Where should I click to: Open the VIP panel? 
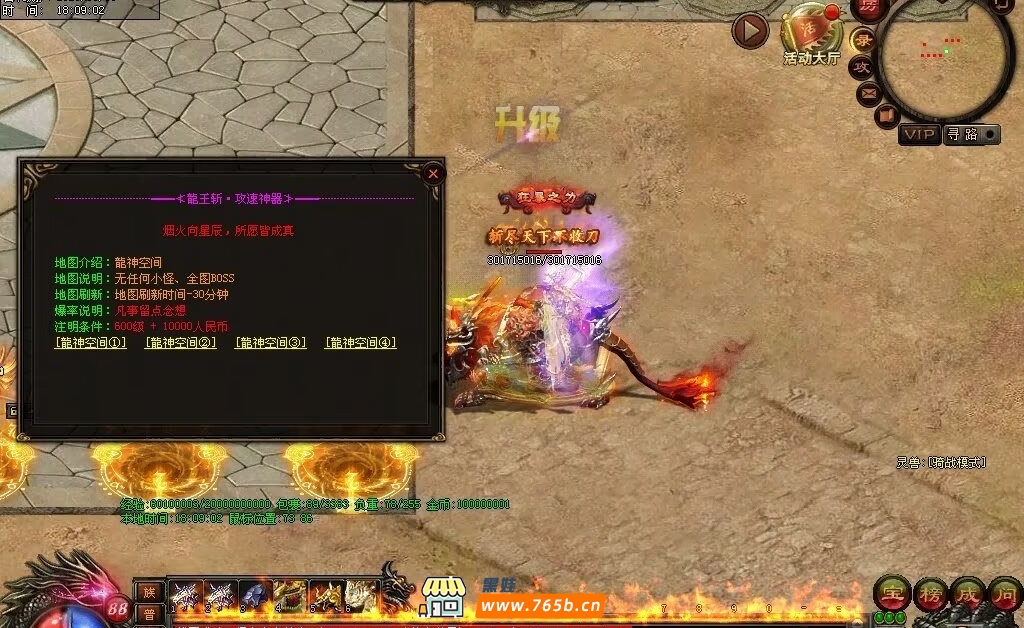coord(918,134)
